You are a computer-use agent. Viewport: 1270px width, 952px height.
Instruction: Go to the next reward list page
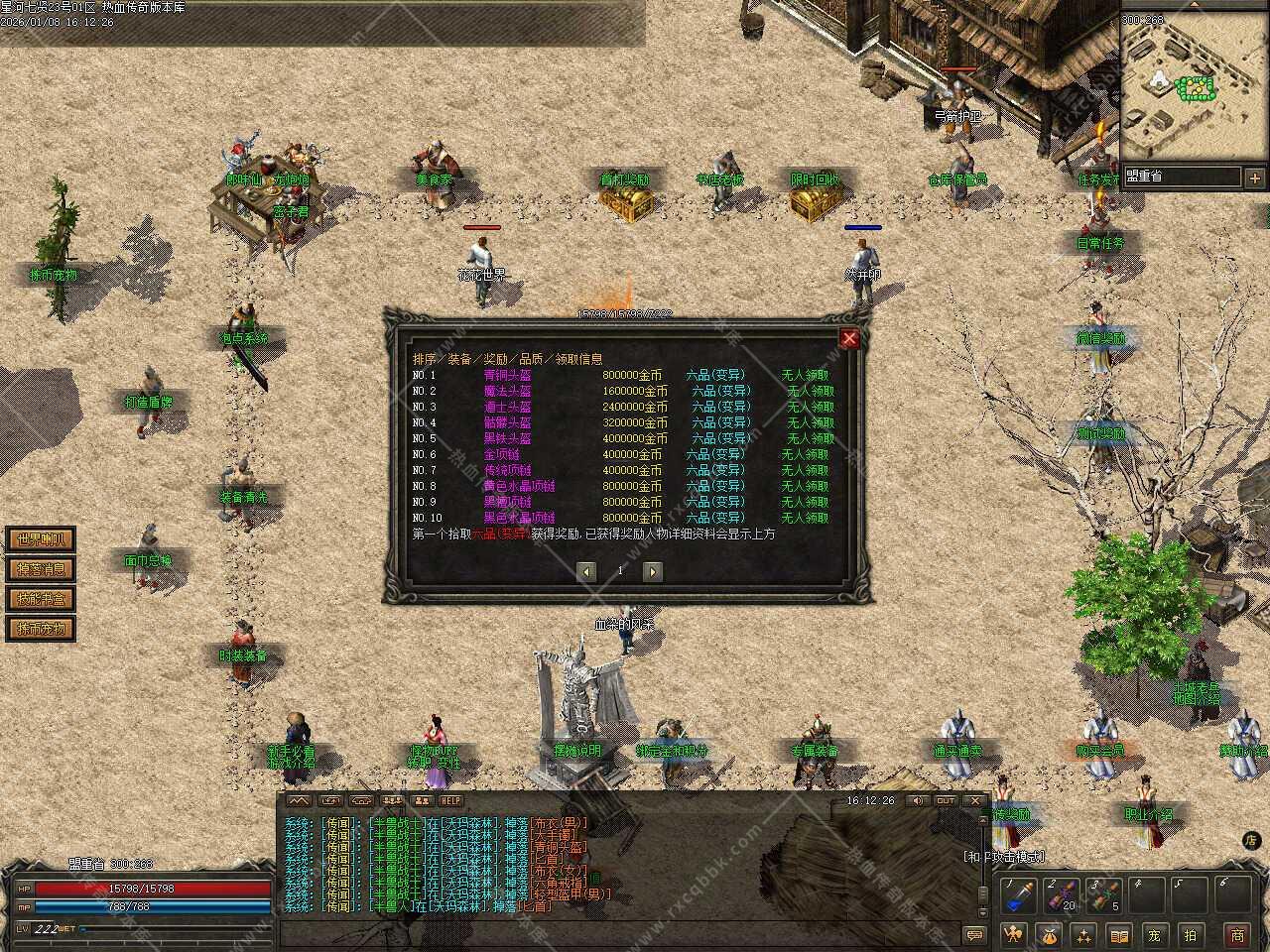652,571
